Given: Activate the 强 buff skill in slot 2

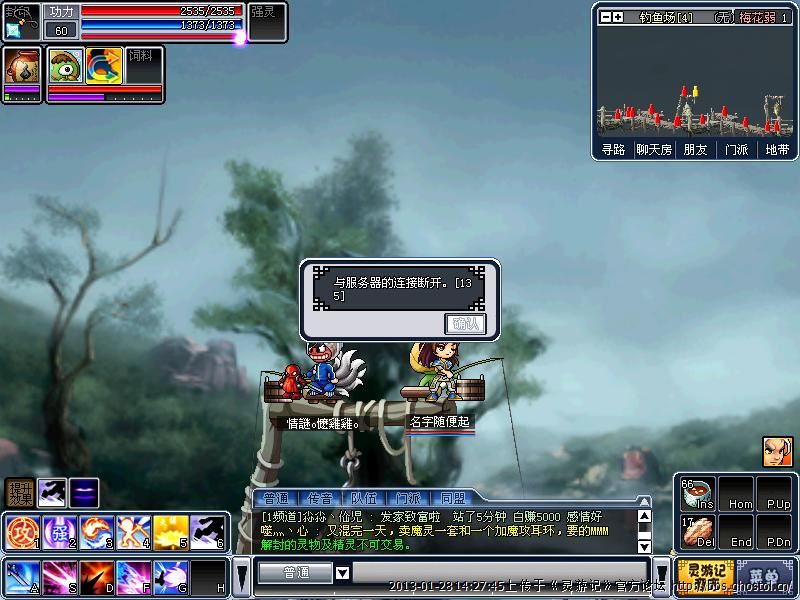Looking at the screenshot, I should coord(58,530).
